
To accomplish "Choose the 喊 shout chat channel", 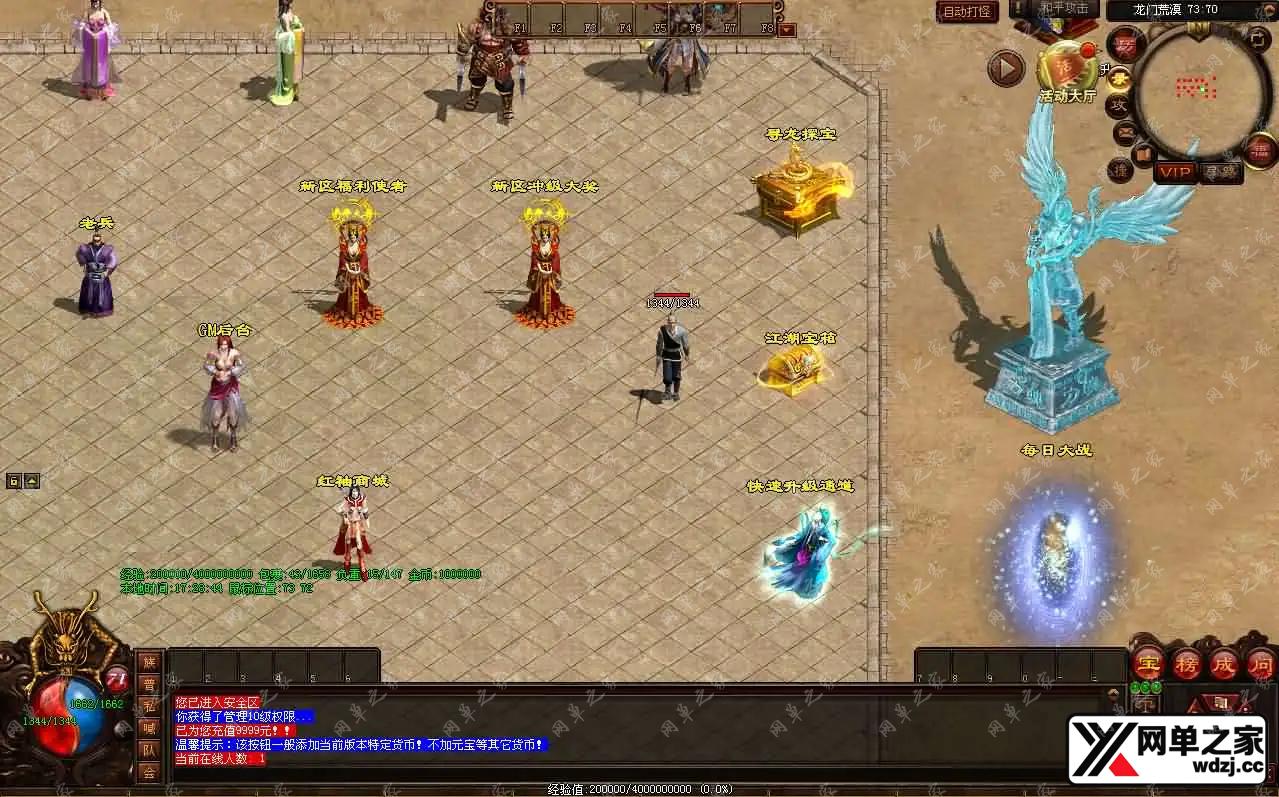I will tap(149, 727).
